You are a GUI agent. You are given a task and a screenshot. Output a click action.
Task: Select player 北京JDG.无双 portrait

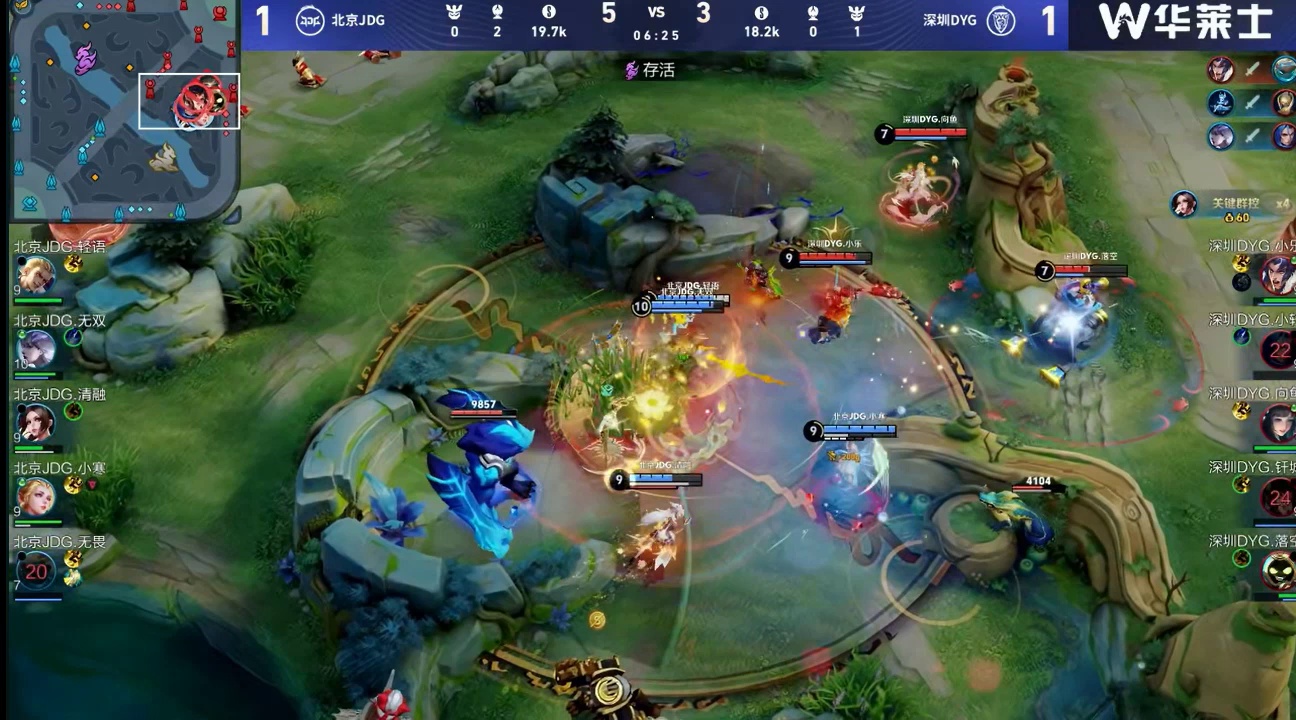click(x=36, y=348)
